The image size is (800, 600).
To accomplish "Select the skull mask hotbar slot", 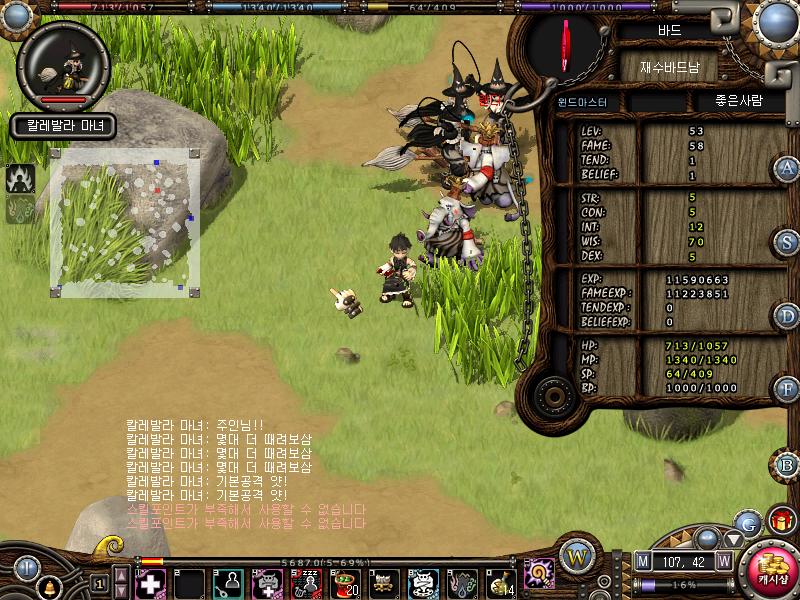I will (x=424, y=583).
